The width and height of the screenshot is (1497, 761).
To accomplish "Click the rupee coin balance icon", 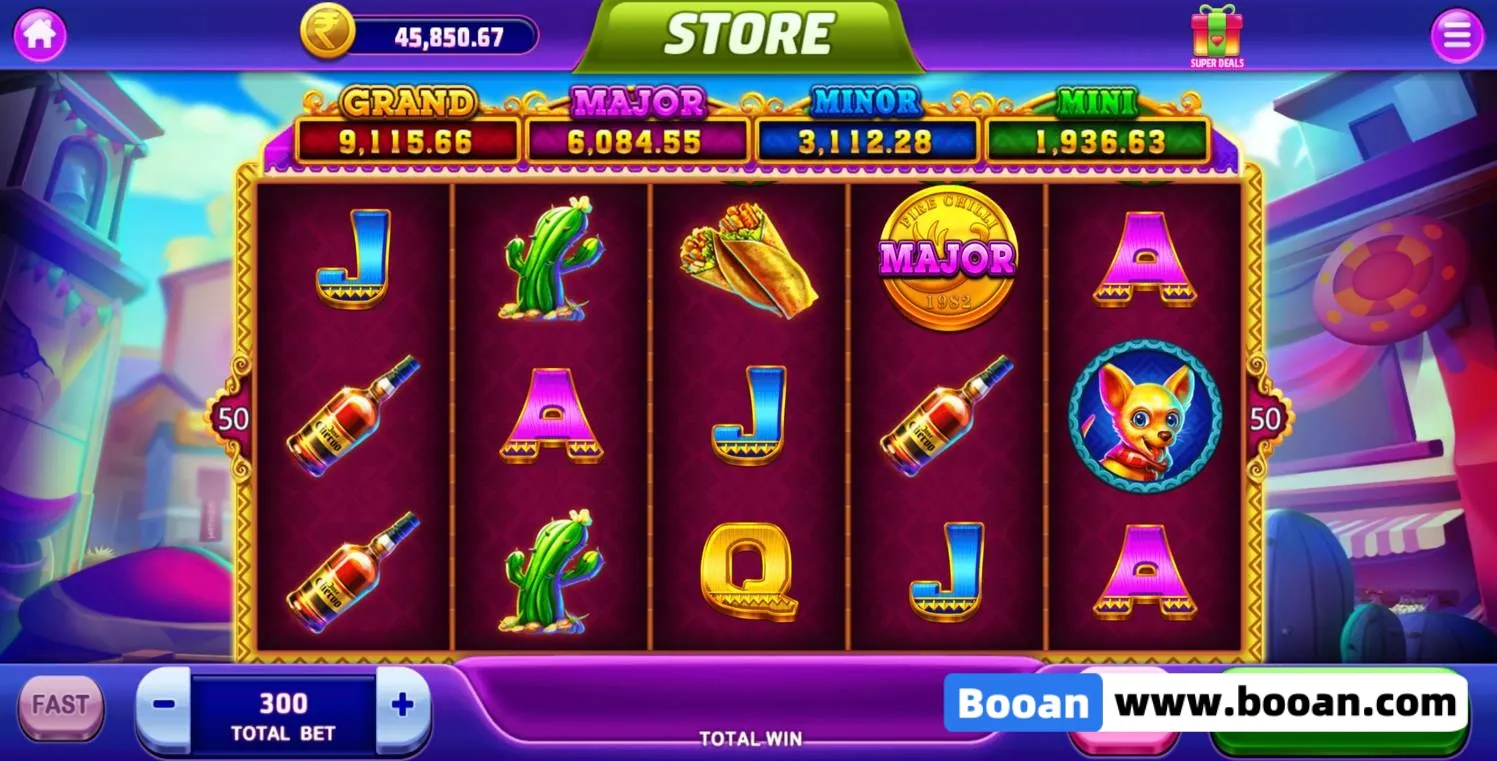I will click(327, 33).
